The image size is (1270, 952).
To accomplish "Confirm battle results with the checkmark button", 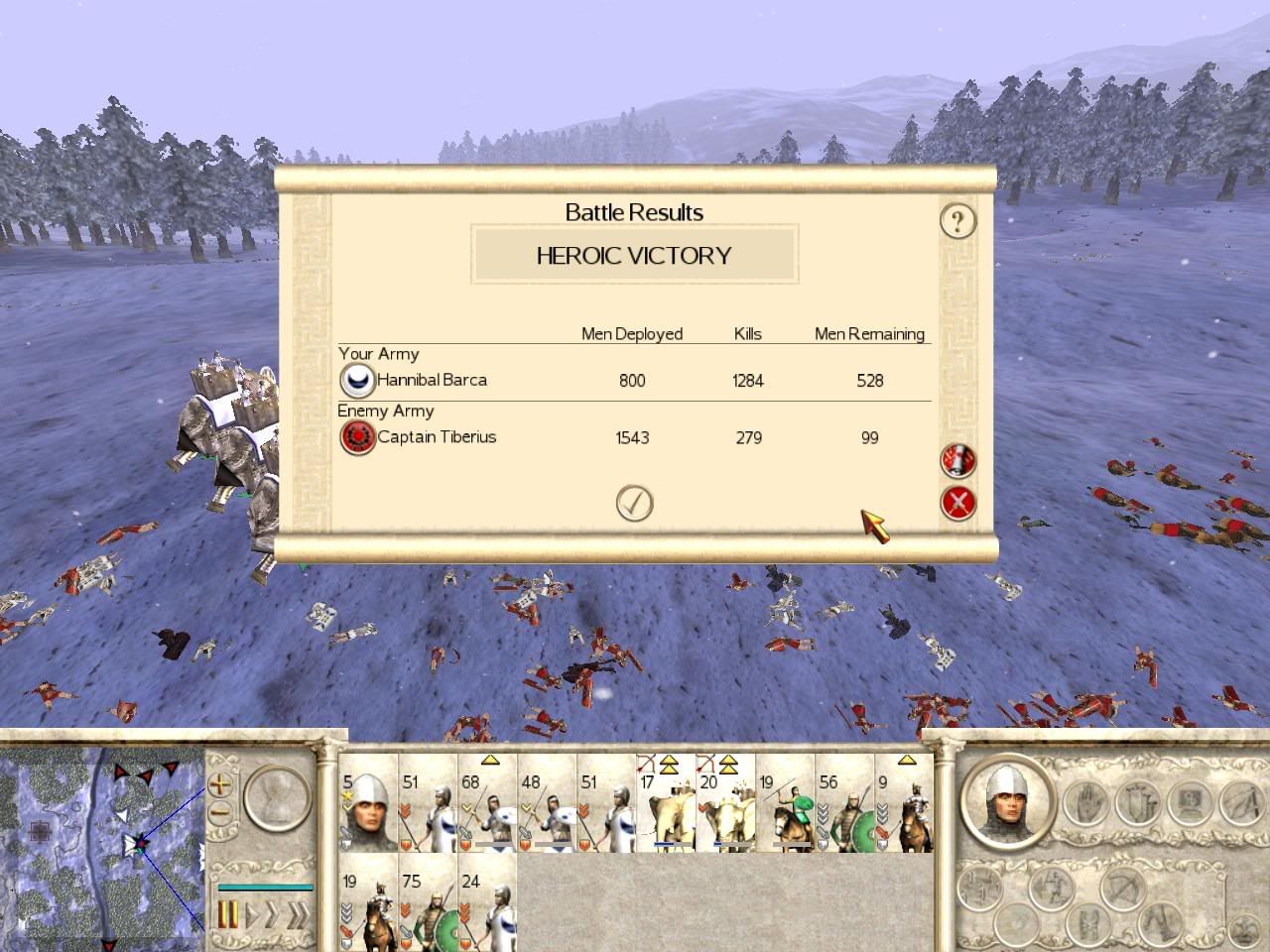I will point(634,504).
